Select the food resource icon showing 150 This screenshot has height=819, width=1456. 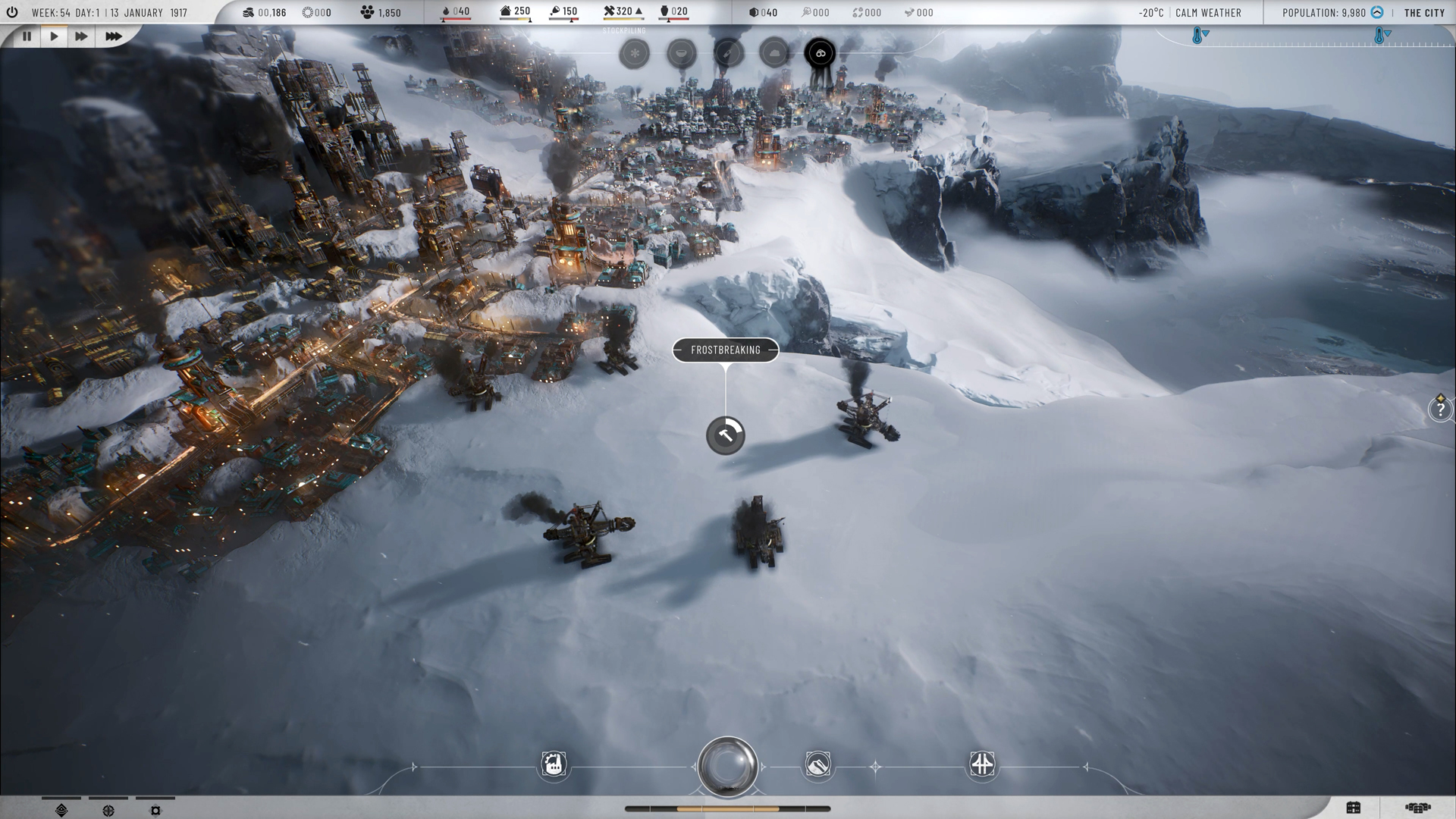point(554,12)
